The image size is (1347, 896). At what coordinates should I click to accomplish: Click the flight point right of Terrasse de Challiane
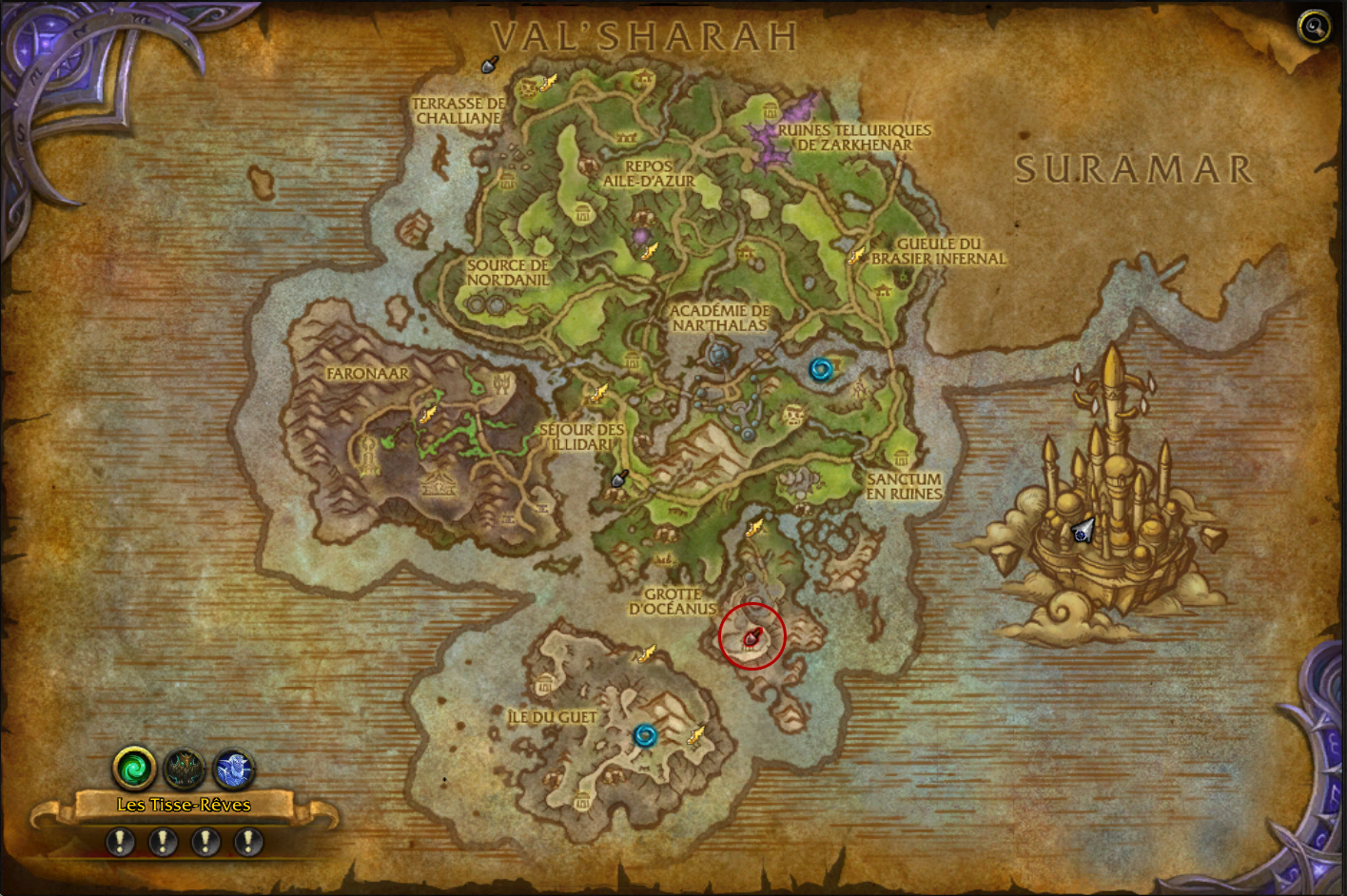point(548,84)
